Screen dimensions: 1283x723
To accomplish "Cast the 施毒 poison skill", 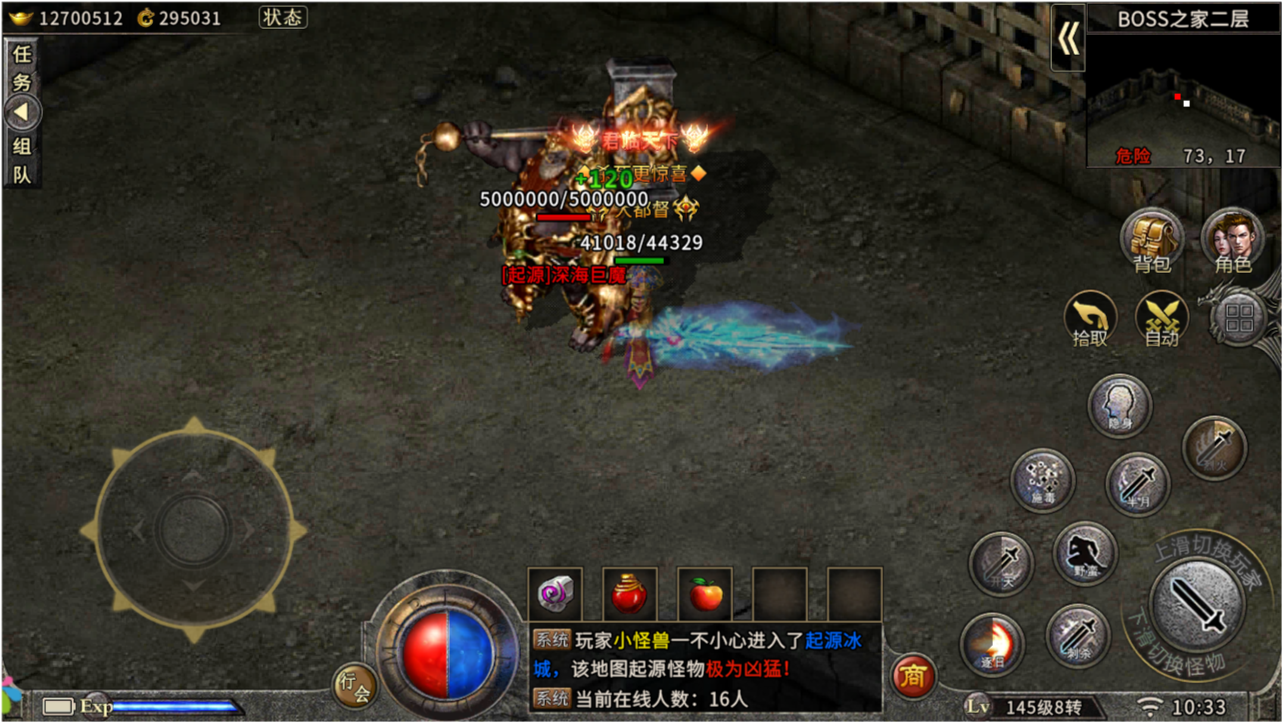I will click(x=1043, y=480).
